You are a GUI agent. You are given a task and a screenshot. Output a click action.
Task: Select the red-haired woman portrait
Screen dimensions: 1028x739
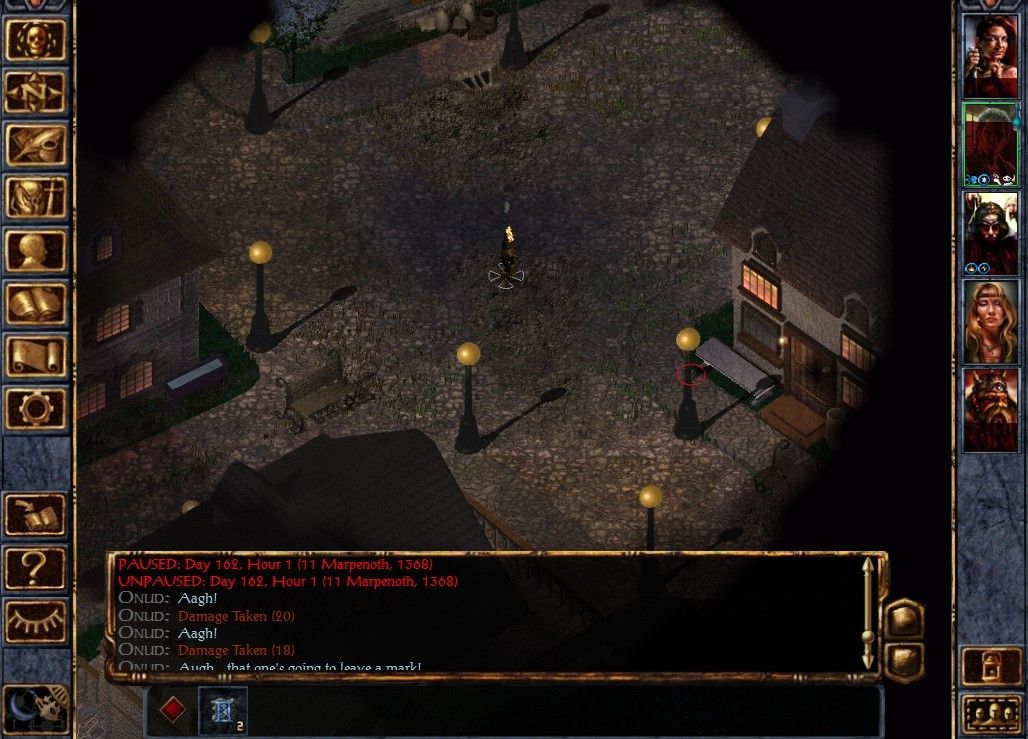point(990,57)
